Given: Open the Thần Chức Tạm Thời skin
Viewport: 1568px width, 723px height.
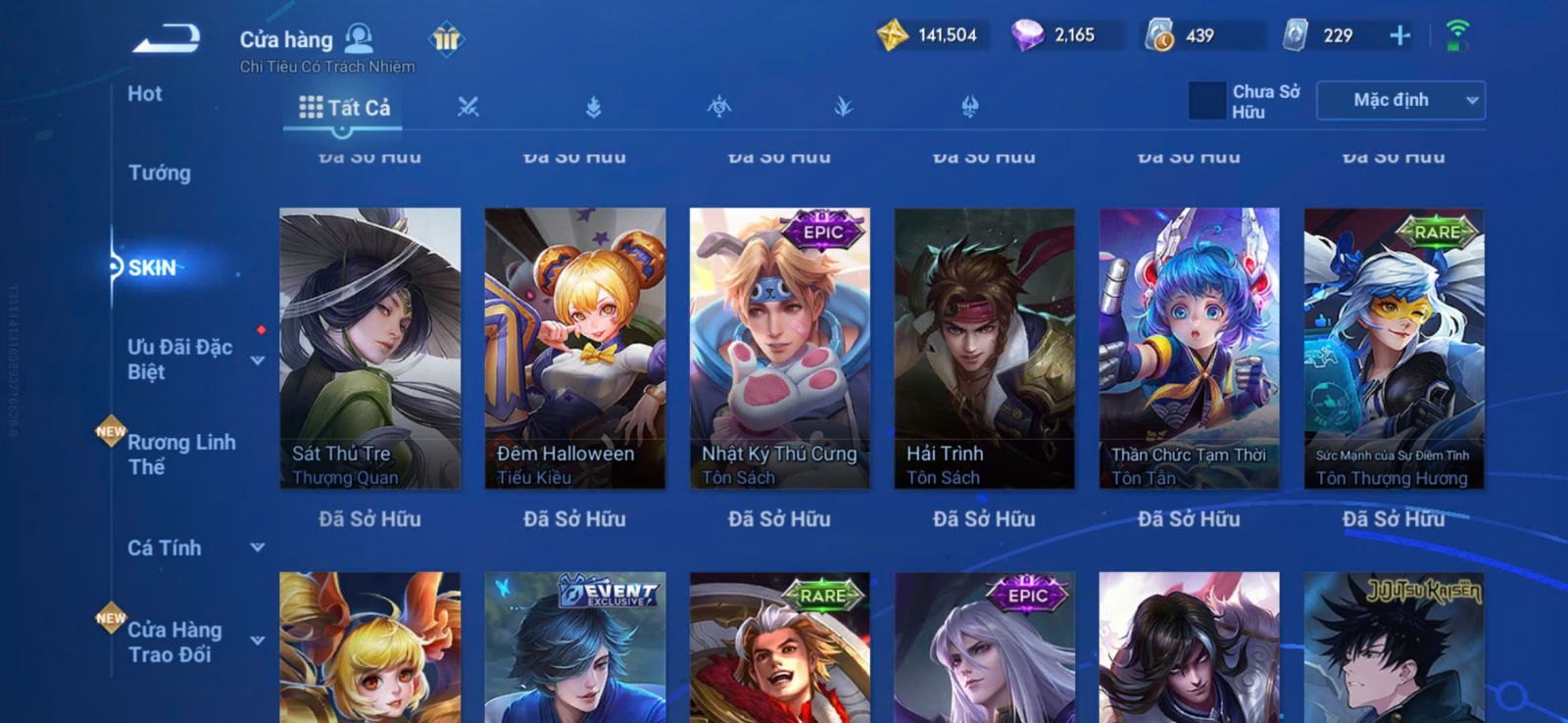Looking at the screenshot, I should pyautogui.click(x=1190, y=348).
